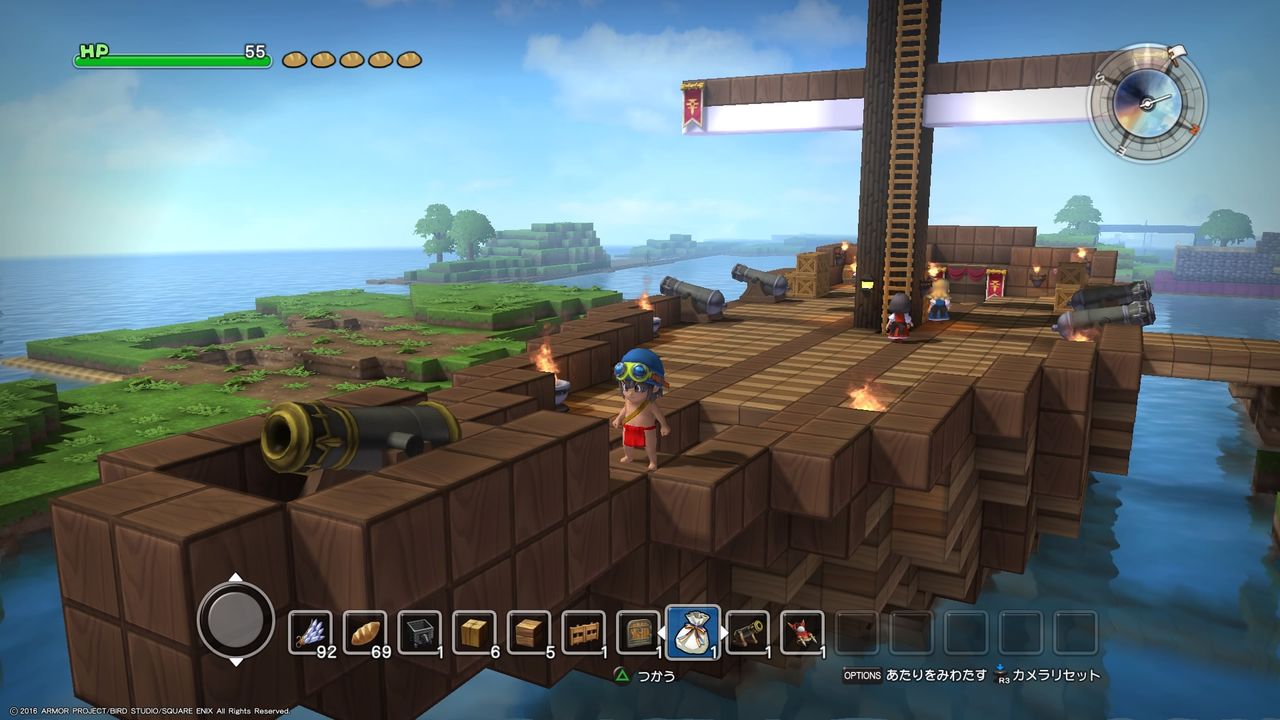Equip the cannon item slot
The width and height of the screenshot is (1280, 720).
747,632
